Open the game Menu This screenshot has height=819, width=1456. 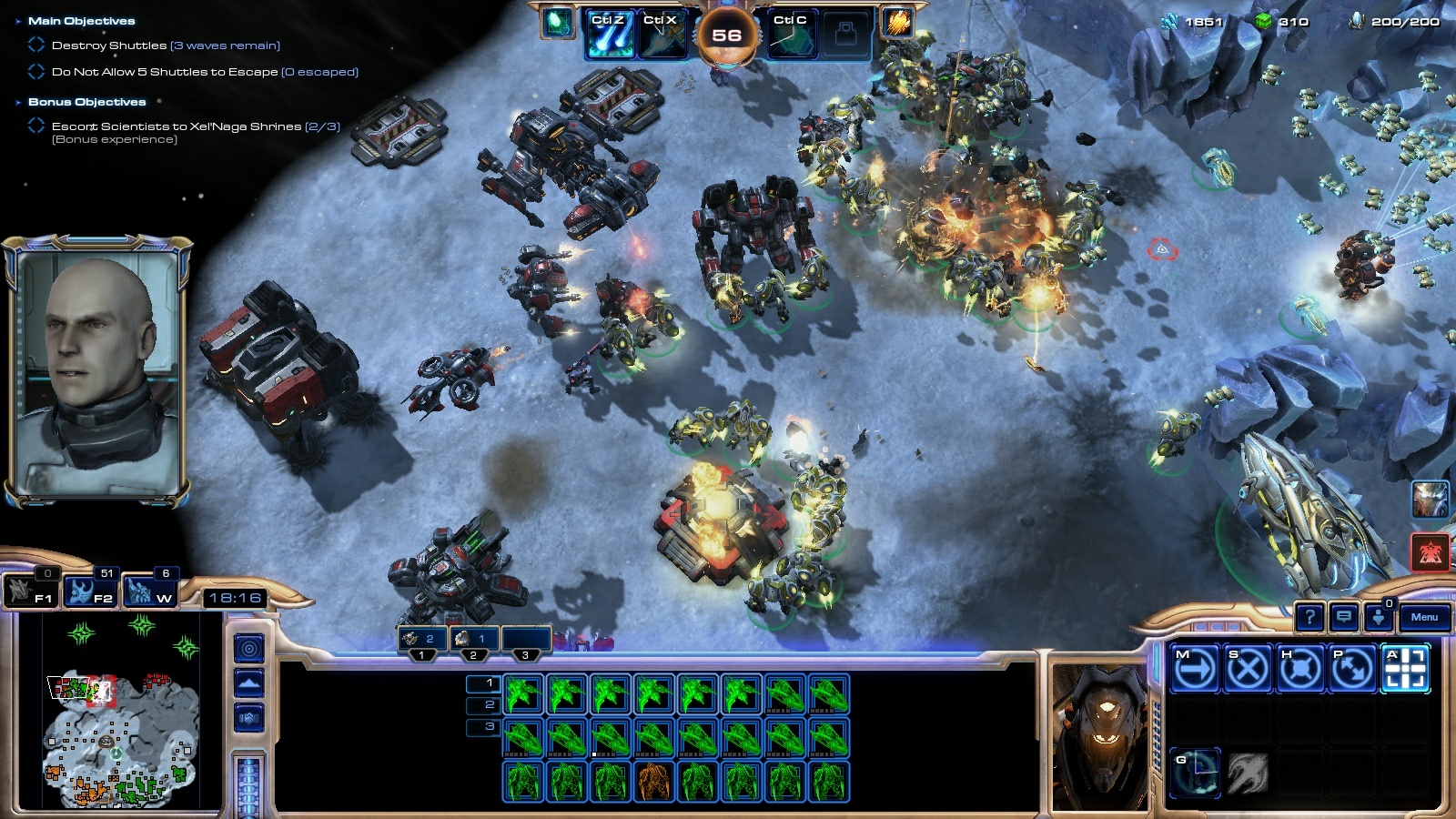point(1424,617)
